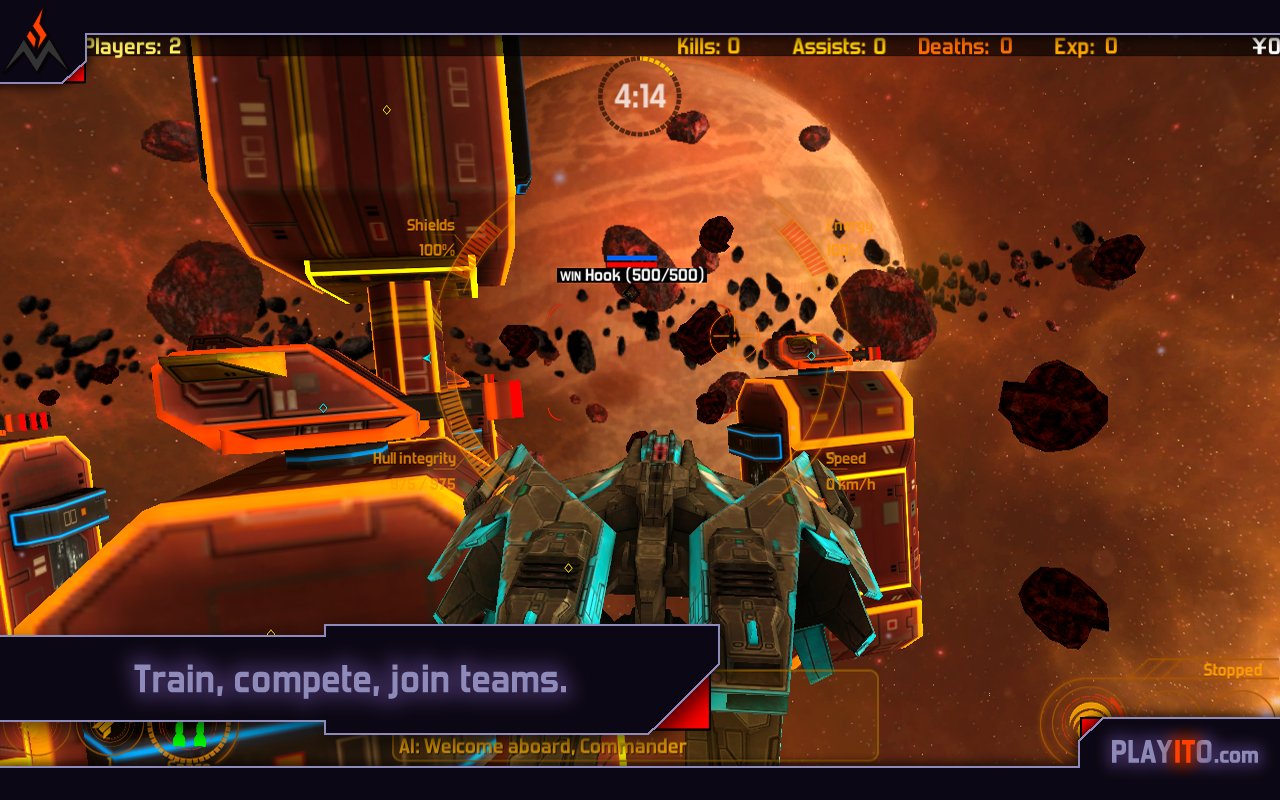Tap the green missile weapon icon
Image resolution: width=1280 pixels, height=800 pixels.
(x=189, y=735)
